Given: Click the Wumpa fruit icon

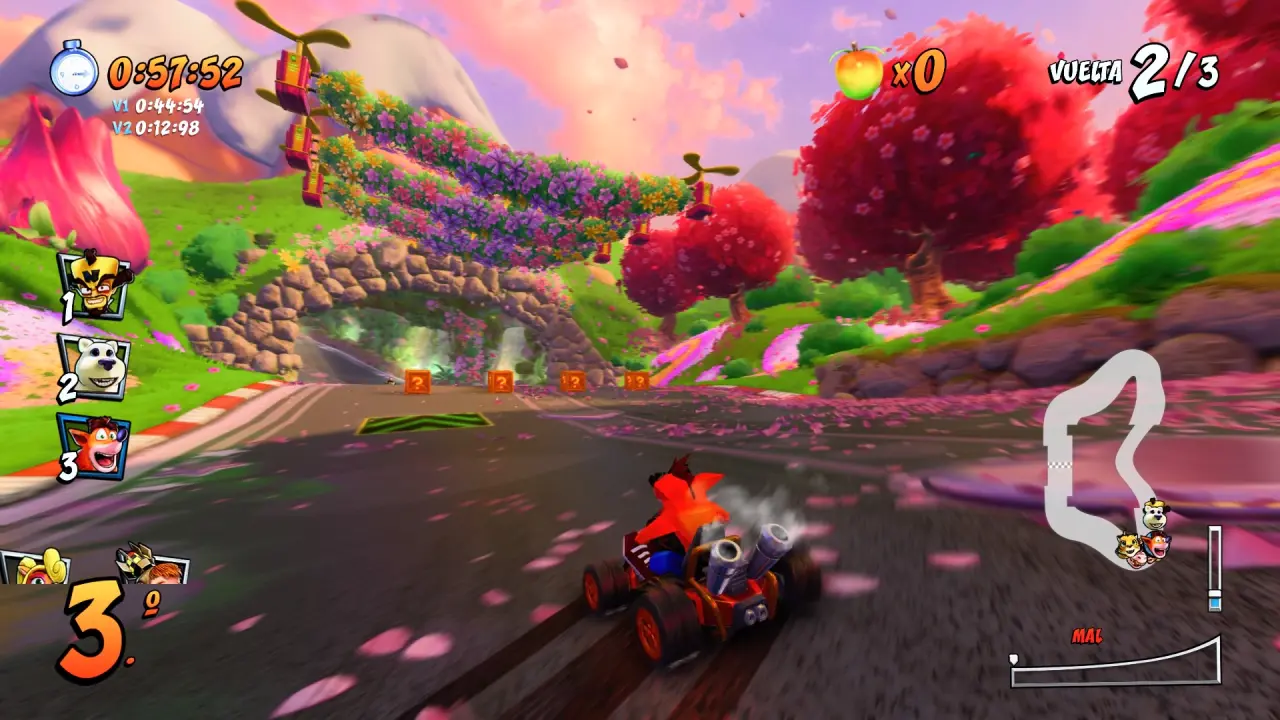Looking at the screenshot, I should (x=859, y=72).
